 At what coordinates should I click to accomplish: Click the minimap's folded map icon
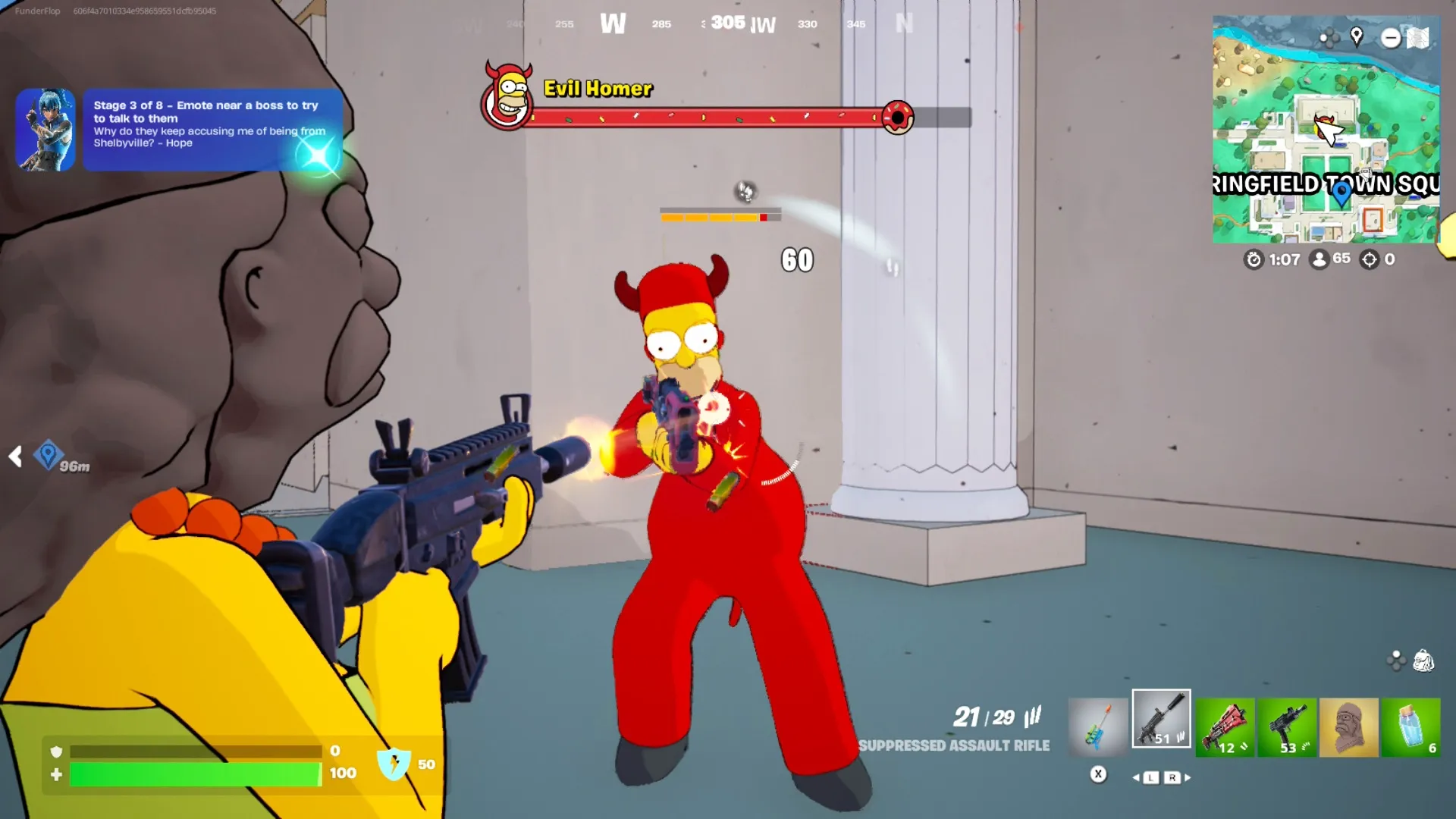click(1418, 38)
